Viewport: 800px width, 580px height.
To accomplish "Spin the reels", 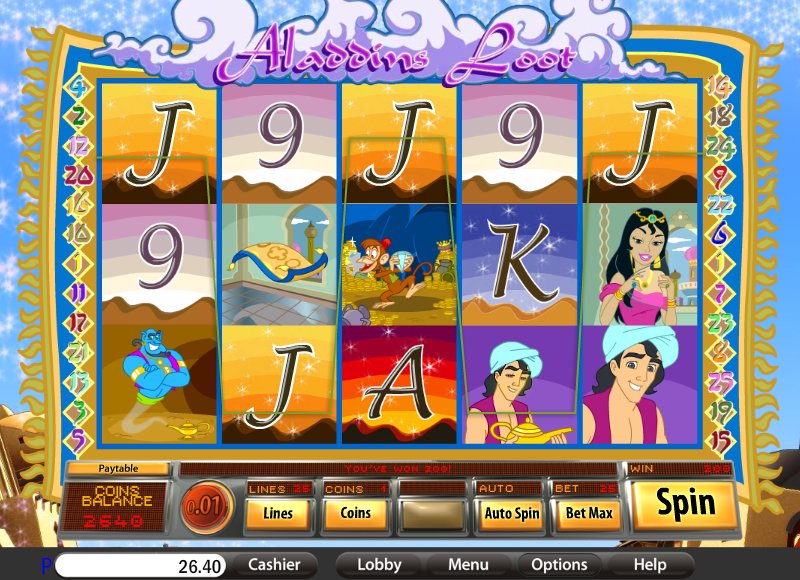I will [685, 503].
